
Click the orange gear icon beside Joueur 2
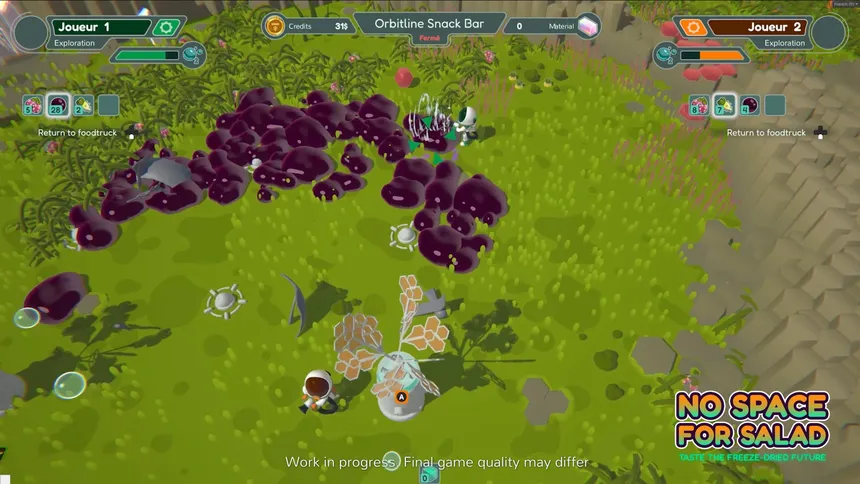(x=696, y=28)
